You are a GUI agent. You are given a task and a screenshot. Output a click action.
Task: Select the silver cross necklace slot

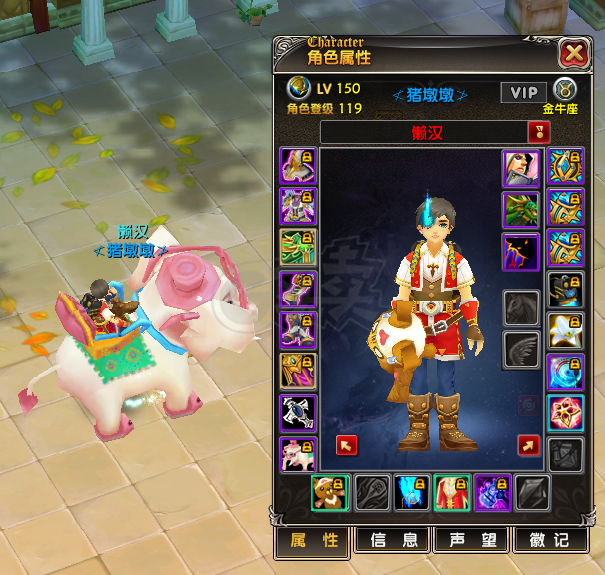pyautogui.click(x=298, y=413)
